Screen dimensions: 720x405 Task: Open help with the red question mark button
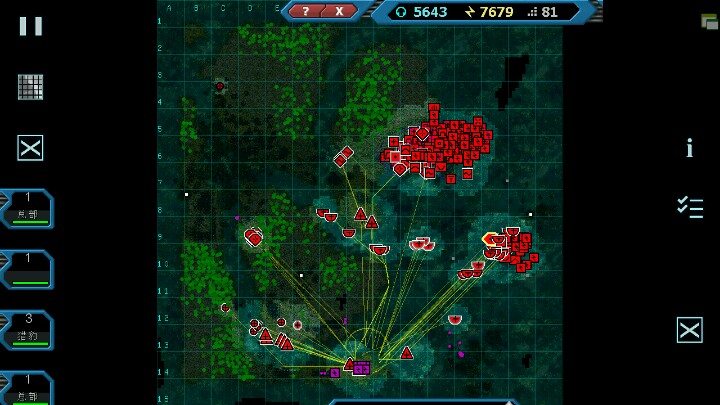[305, 11]
